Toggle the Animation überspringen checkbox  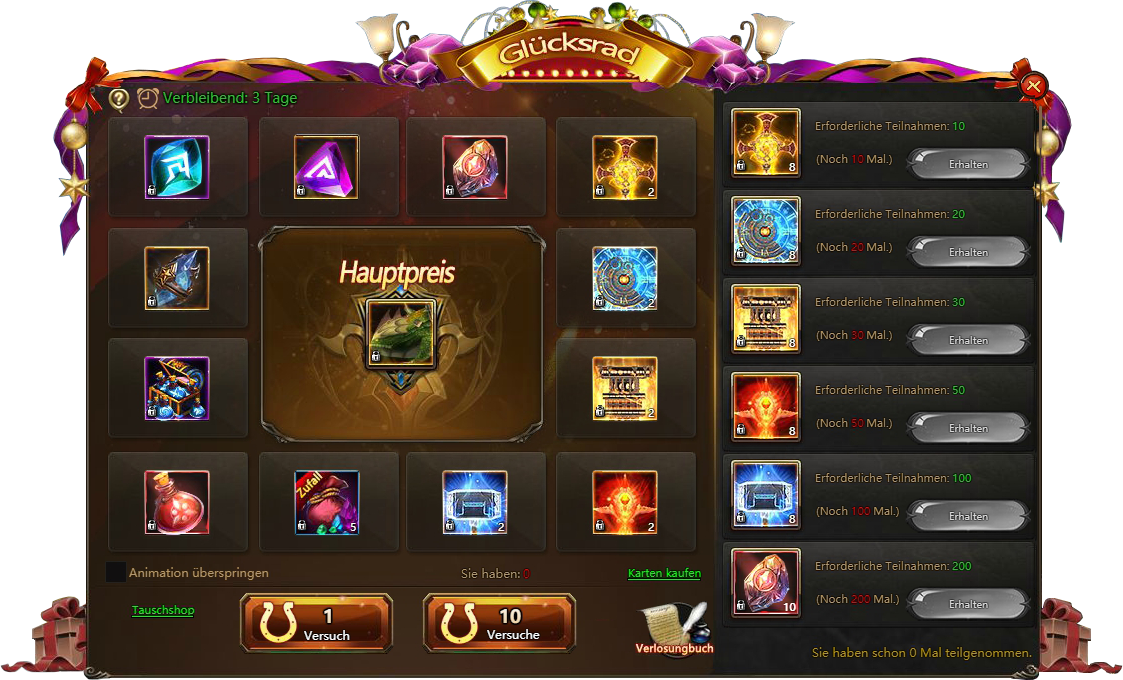coord(116,573)
